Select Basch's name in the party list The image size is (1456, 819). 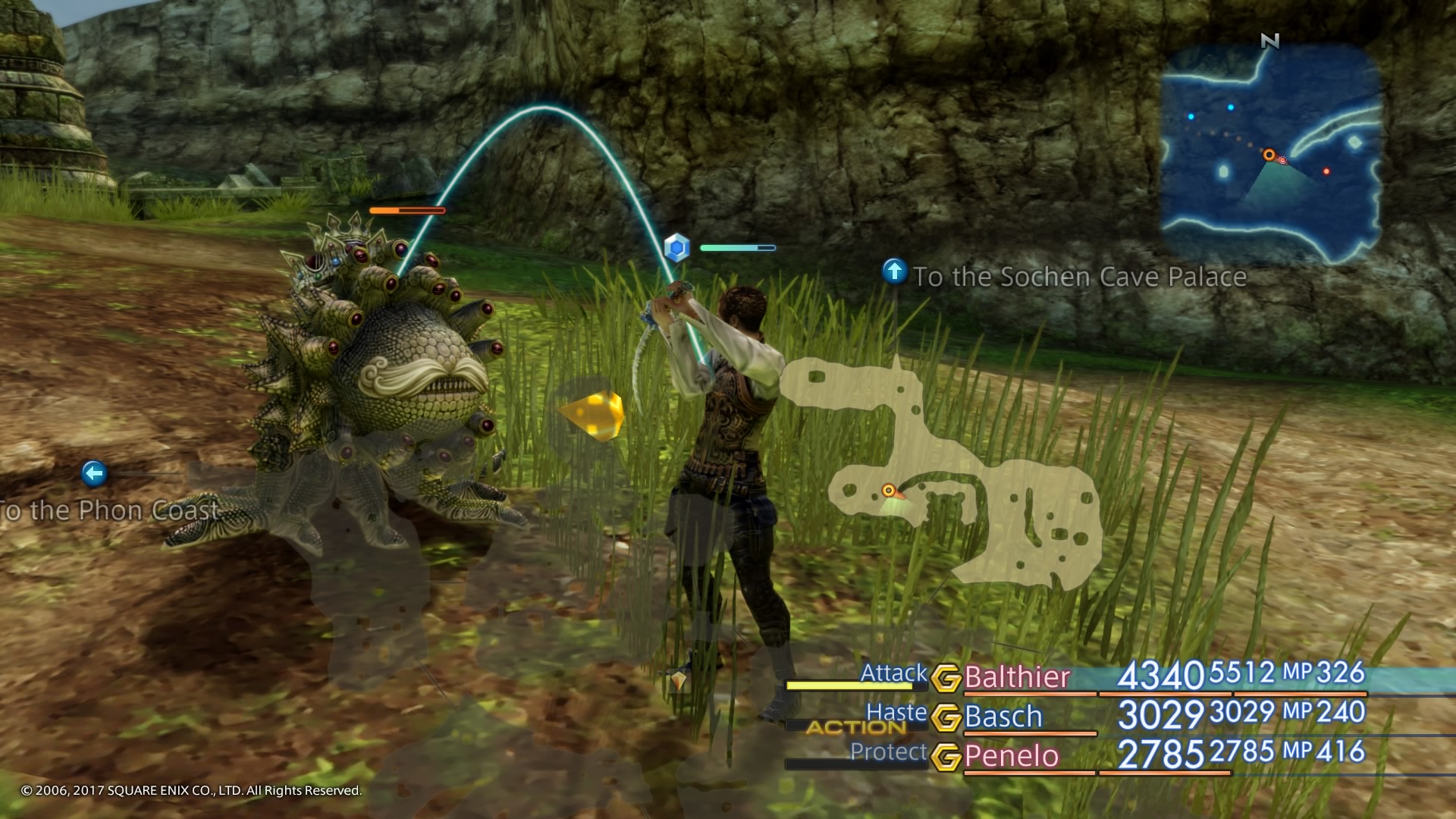pos(1003,715)
